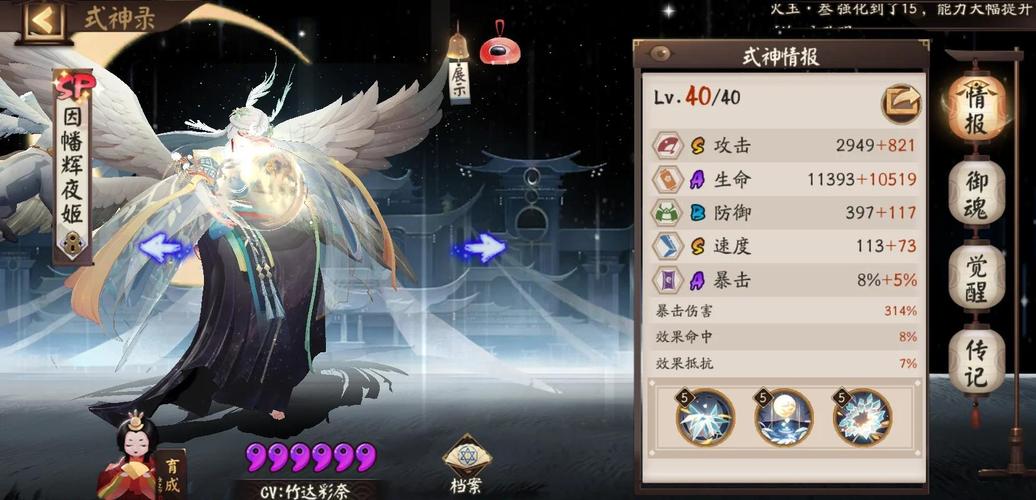Select the first feather skill icon
Viewport: 1036px width, 500px height.
(705, 417)
